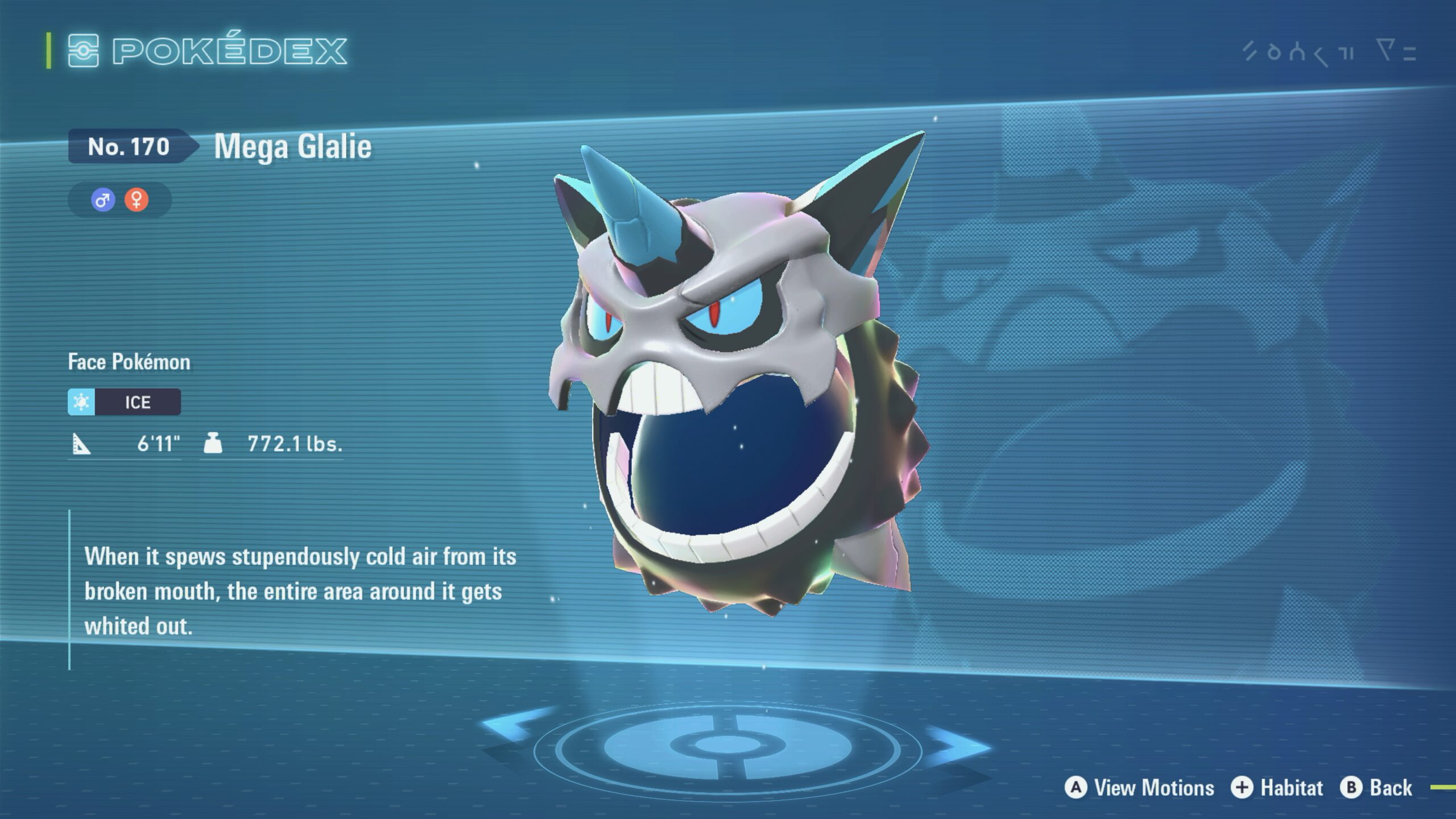Select the blue male gender icon
This screenshot has width=1456, height=819.
coord(103,200)
